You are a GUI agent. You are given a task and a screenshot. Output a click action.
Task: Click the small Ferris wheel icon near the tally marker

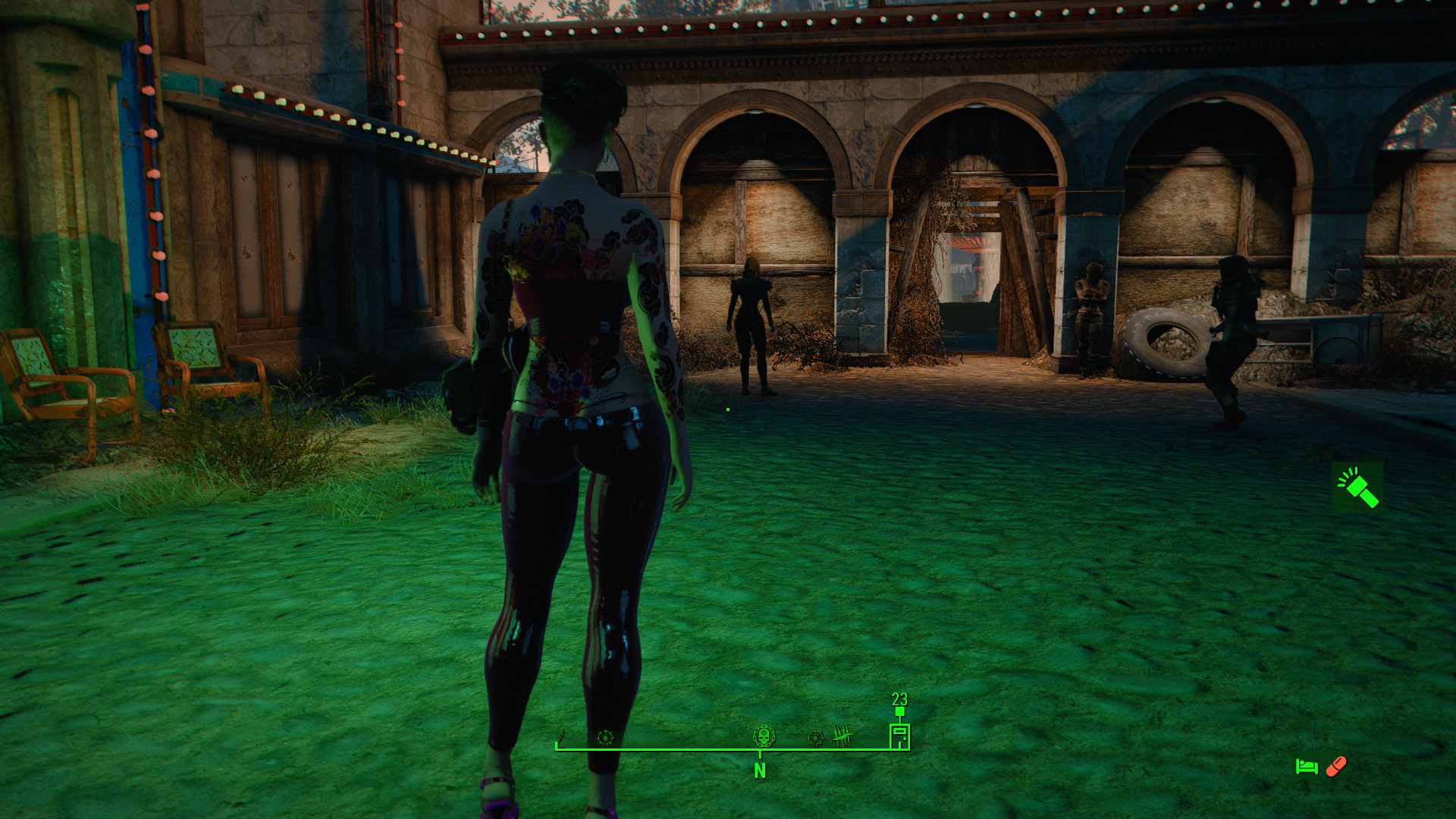click(x=816, y=737)
